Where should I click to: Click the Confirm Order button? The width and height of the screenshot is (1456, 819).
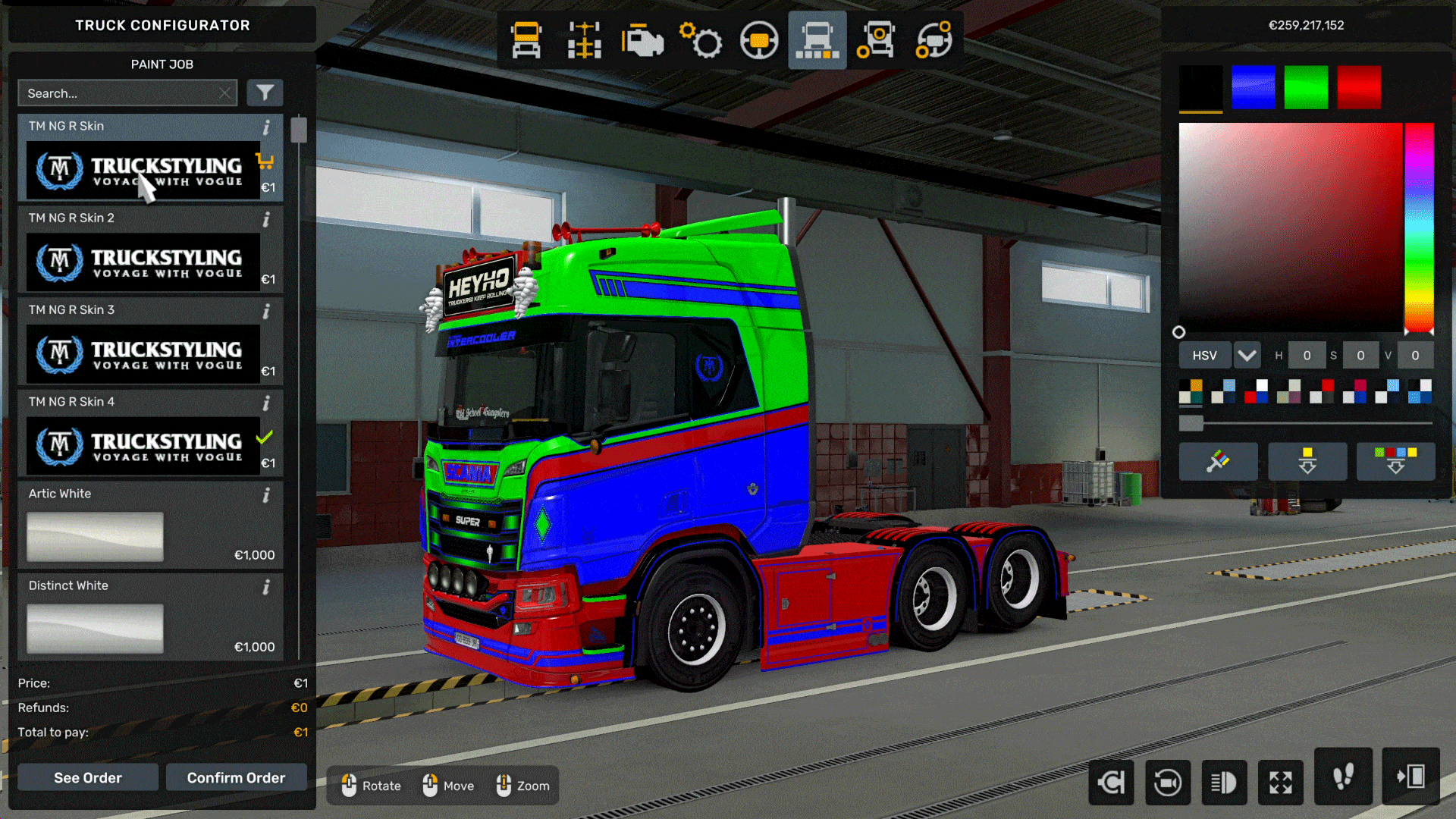click(x=236, y=777)
